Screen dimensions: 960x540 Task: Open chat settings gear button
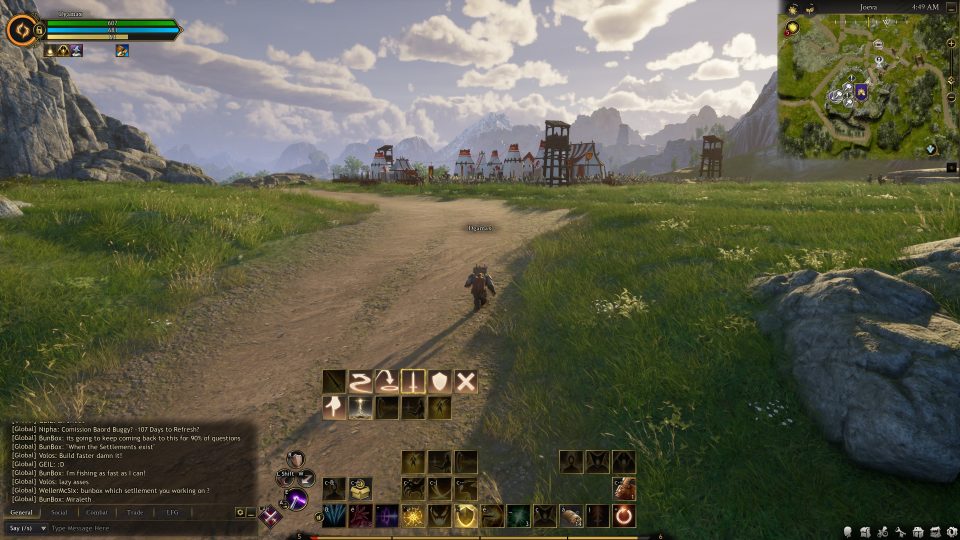pos(240,512)
